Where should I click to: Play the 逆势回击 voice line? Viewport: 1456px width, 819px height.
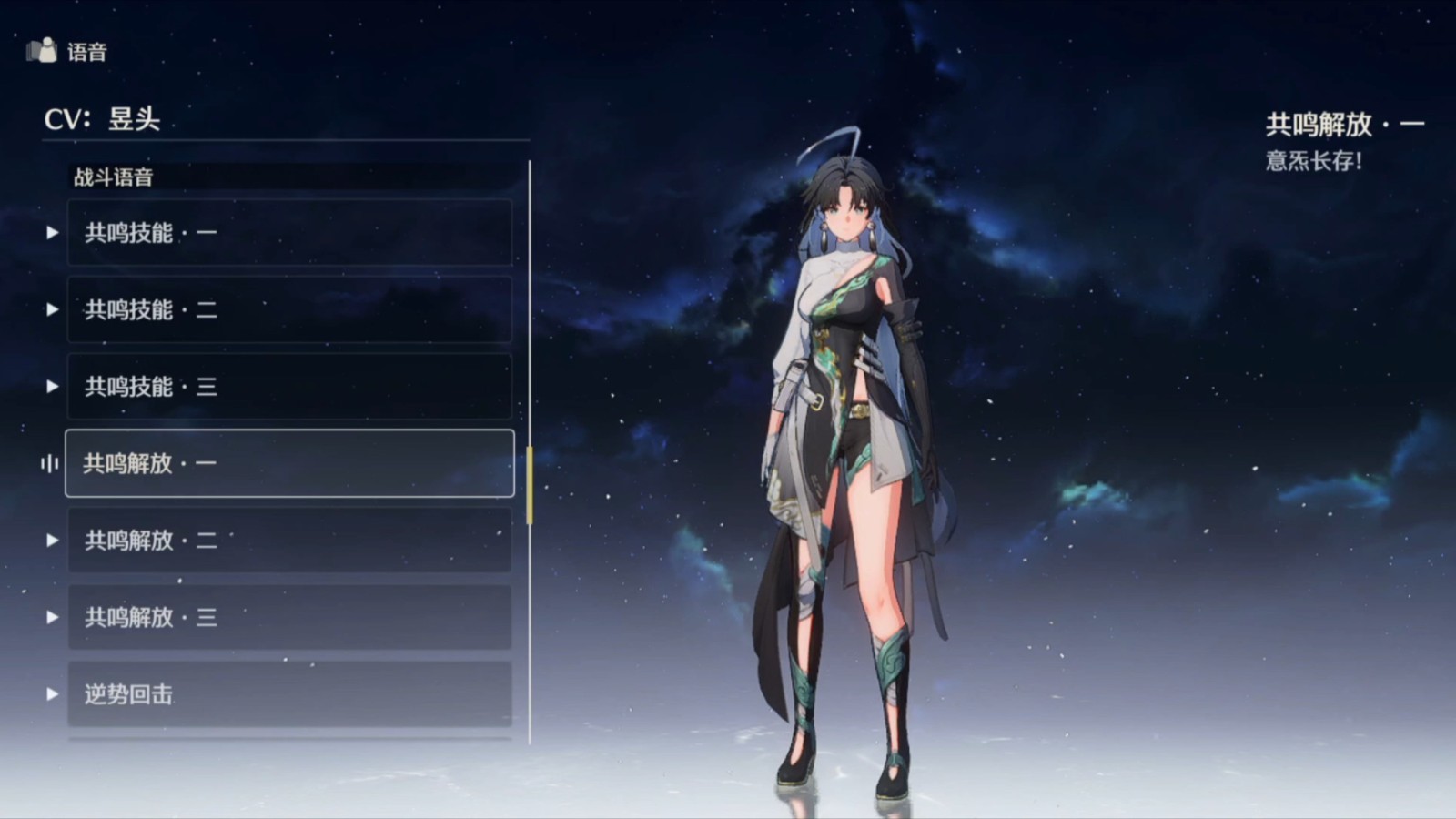[289, 694]
